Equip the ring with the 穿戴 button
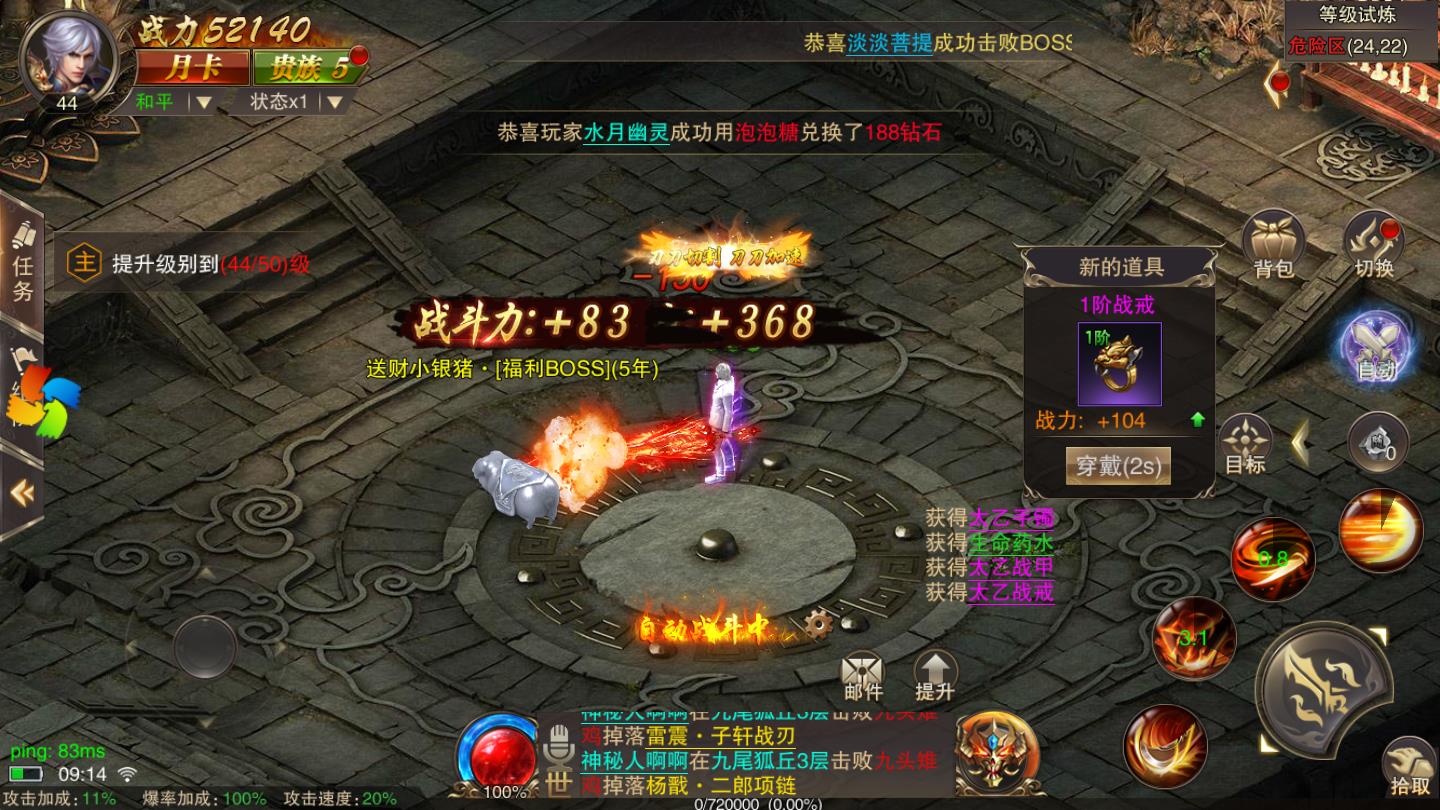This screenshot has height=810, width=1440. [1118, 466]
